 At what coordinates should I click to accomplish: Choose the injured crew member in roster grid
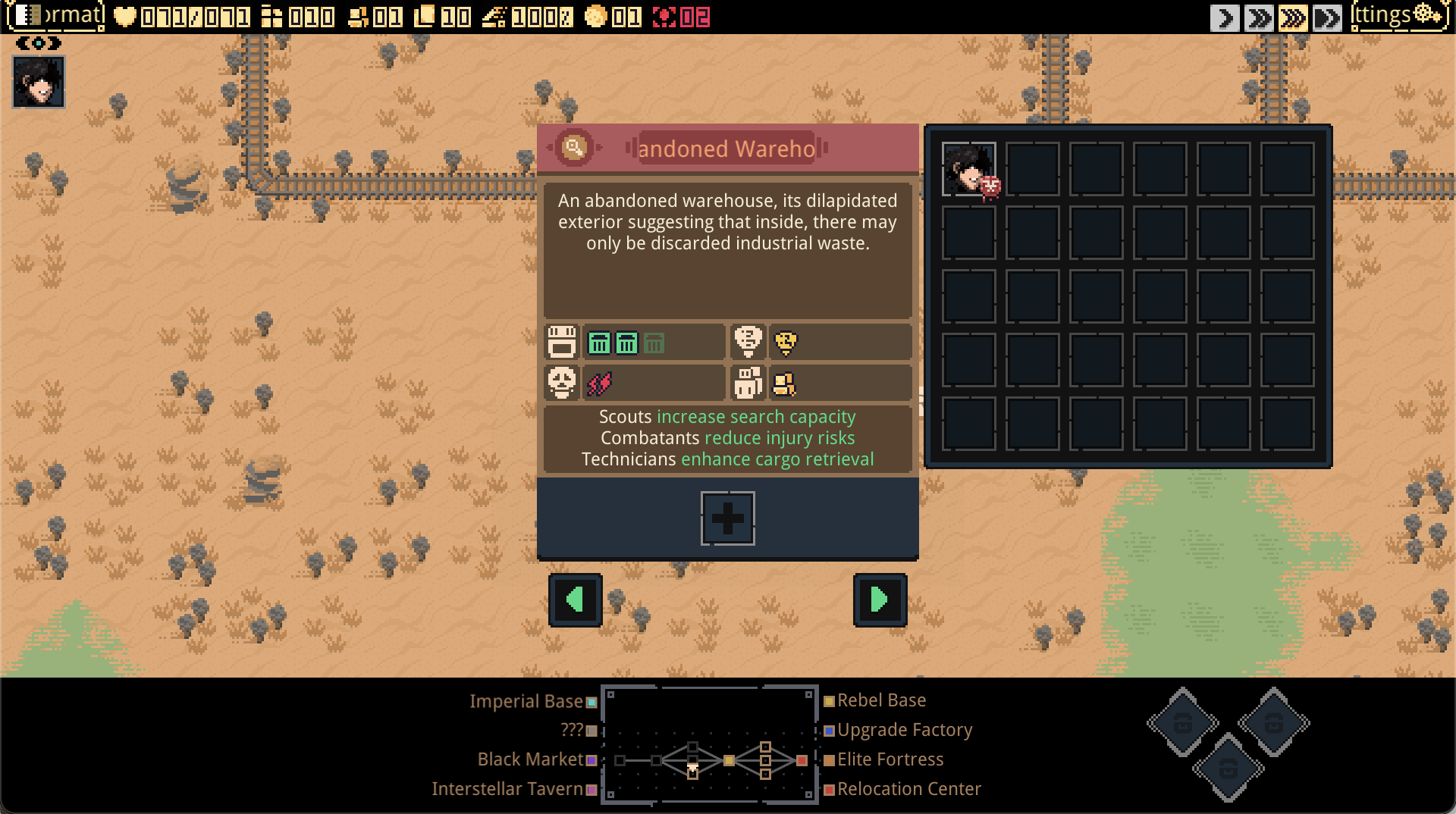pyautogui.click(x=969, y=169)
